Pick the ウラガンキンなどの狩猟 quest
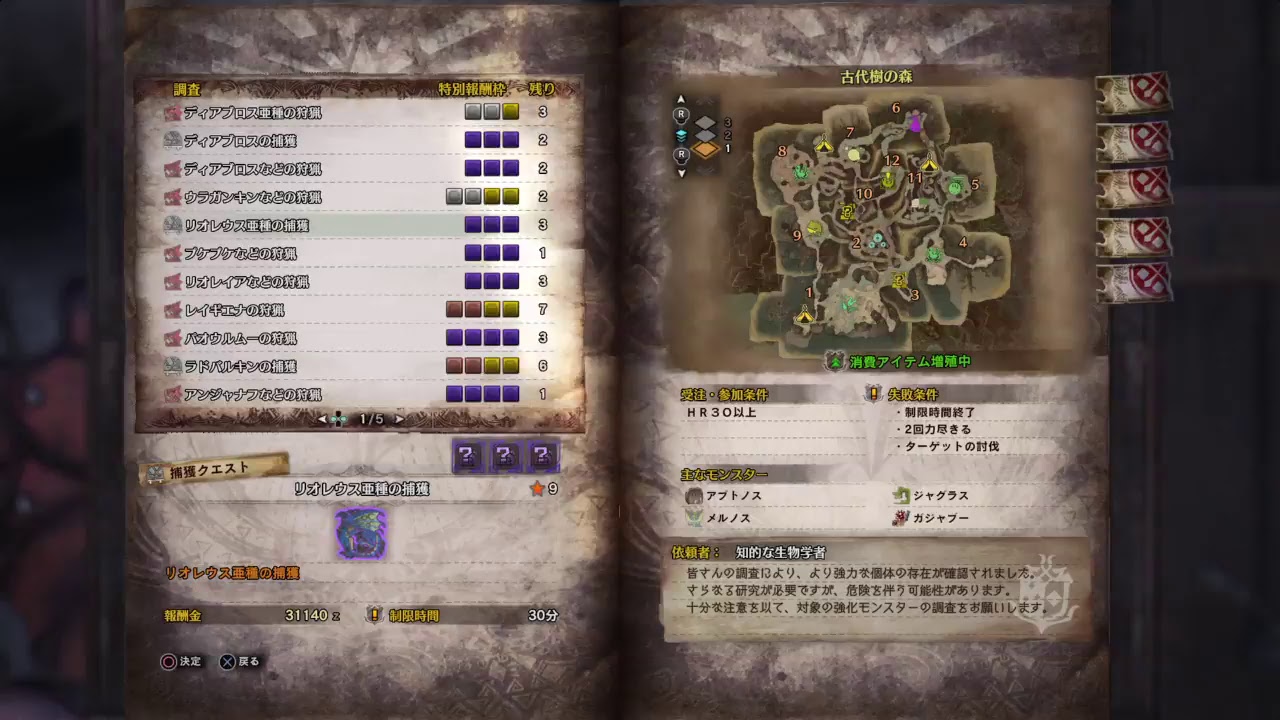The height and width of the screenshot is (720, 1280). (x=252, y=197)
